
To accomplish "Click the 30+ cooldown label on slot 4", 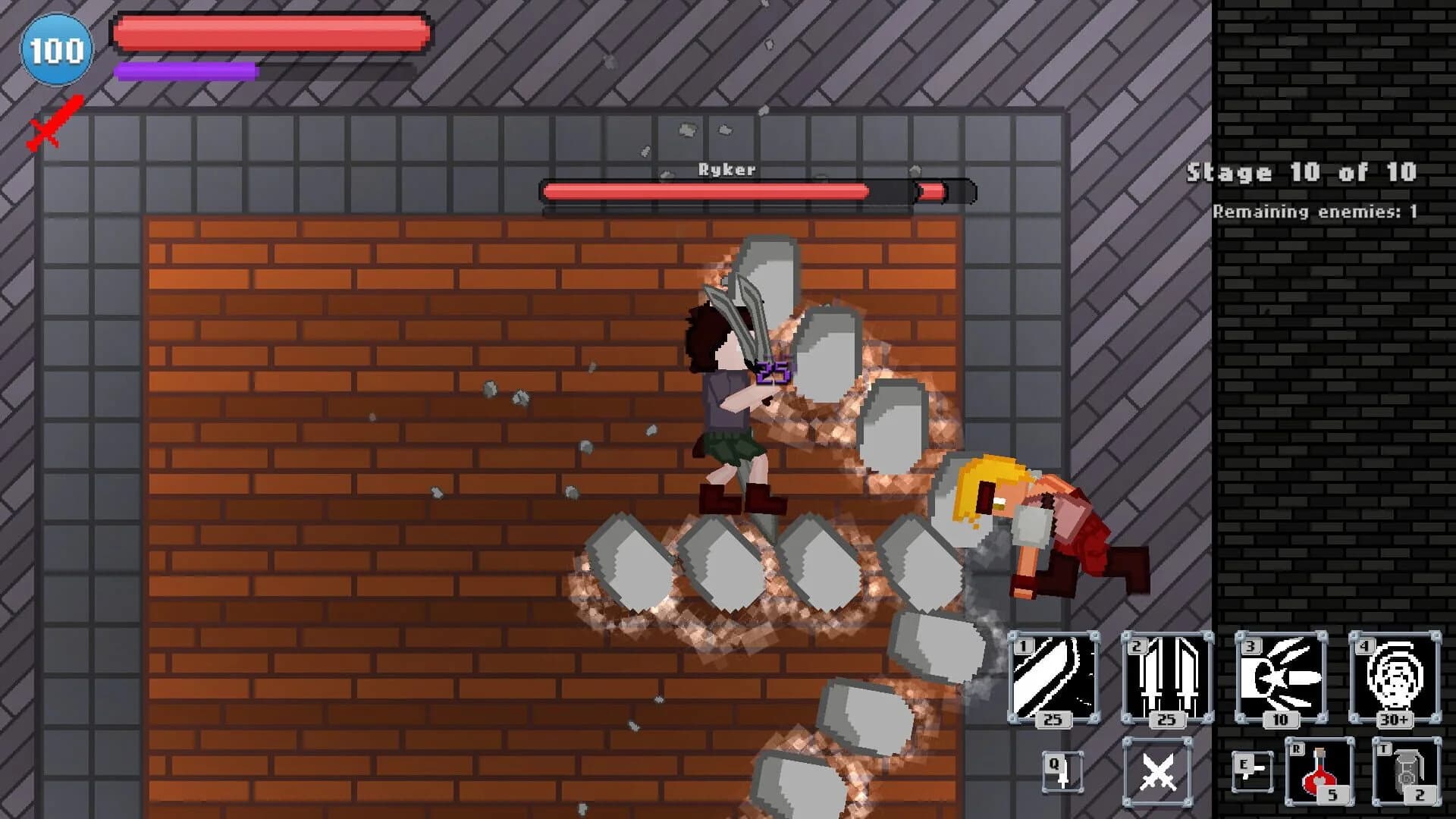I will click(x=1395, y=720).
